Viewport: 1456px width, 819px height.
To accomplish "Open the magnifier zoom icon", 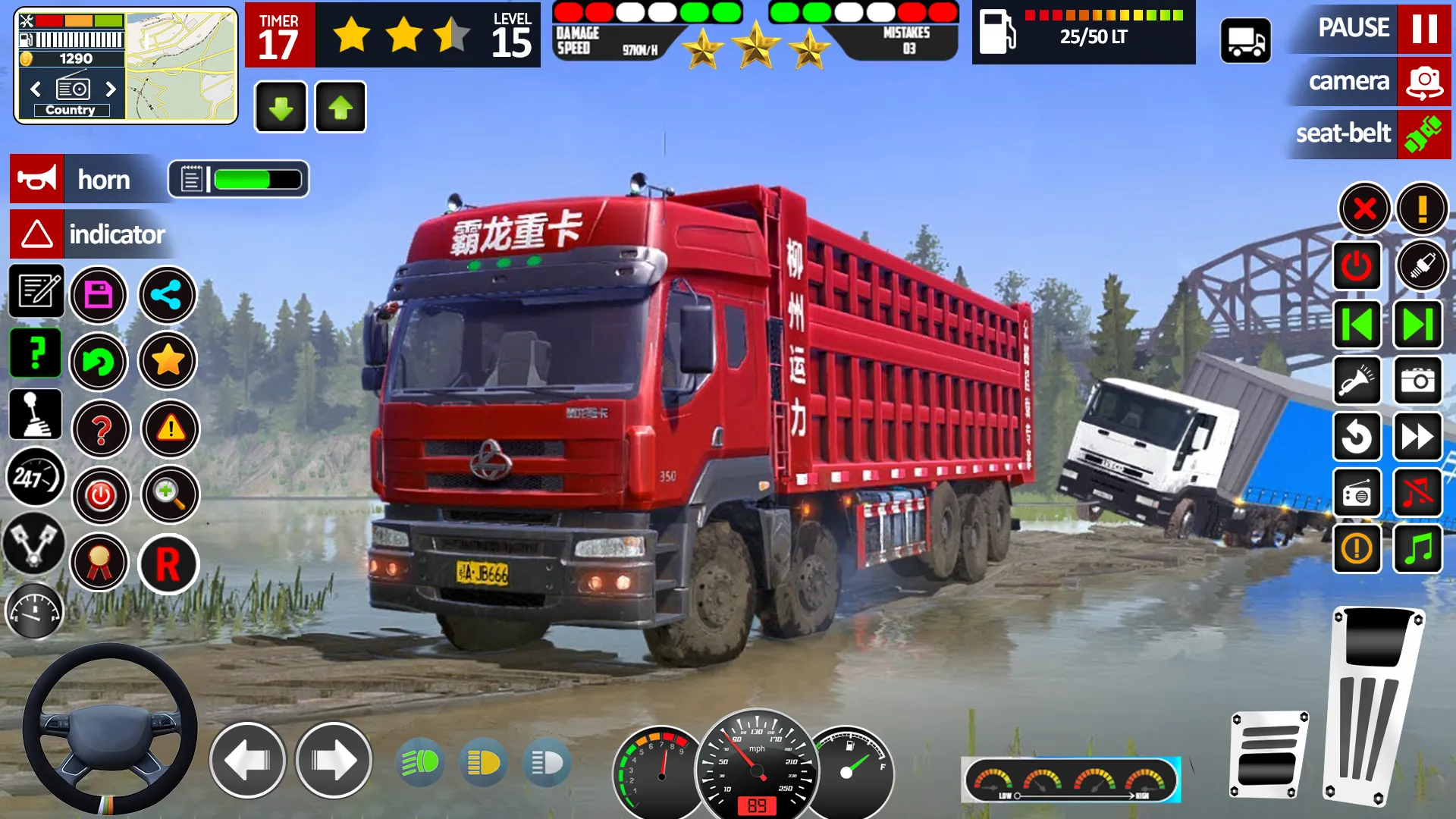I will click(170, 495).
